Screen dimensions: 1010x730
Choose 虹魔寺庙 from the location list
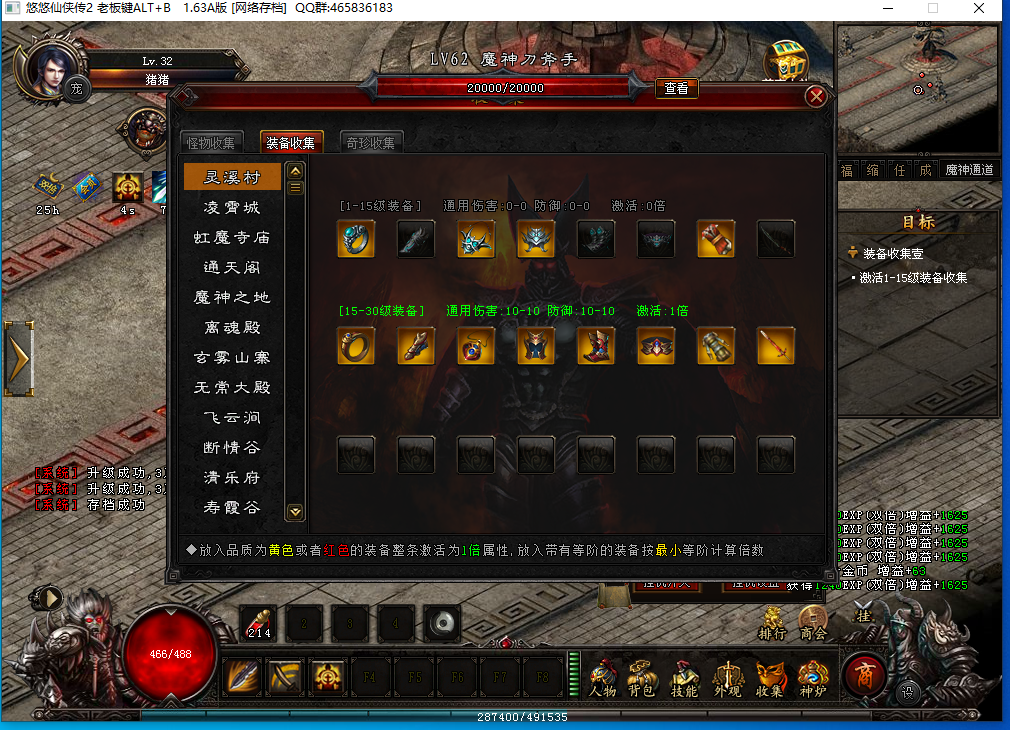[232, 237]
